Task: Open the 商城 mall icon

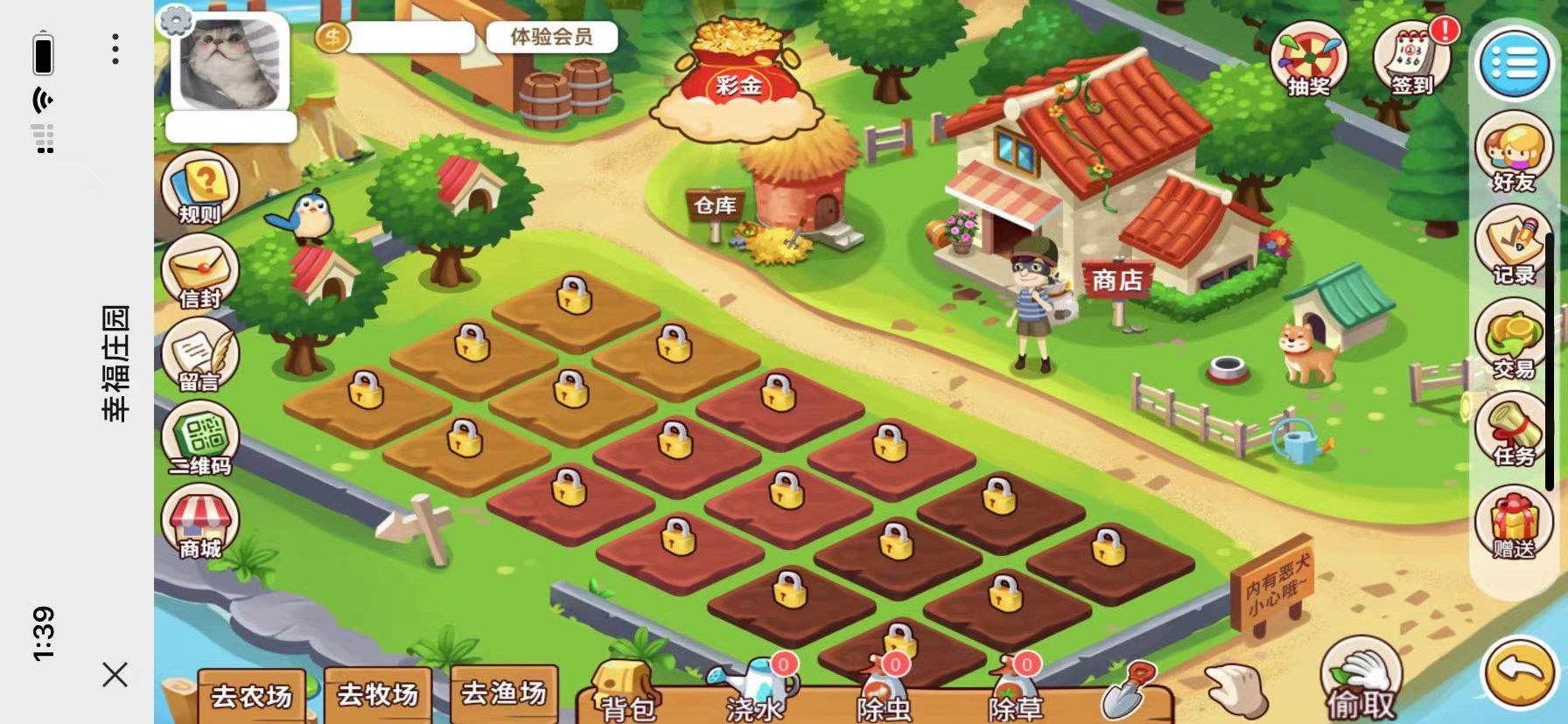Action: [199, 523]
